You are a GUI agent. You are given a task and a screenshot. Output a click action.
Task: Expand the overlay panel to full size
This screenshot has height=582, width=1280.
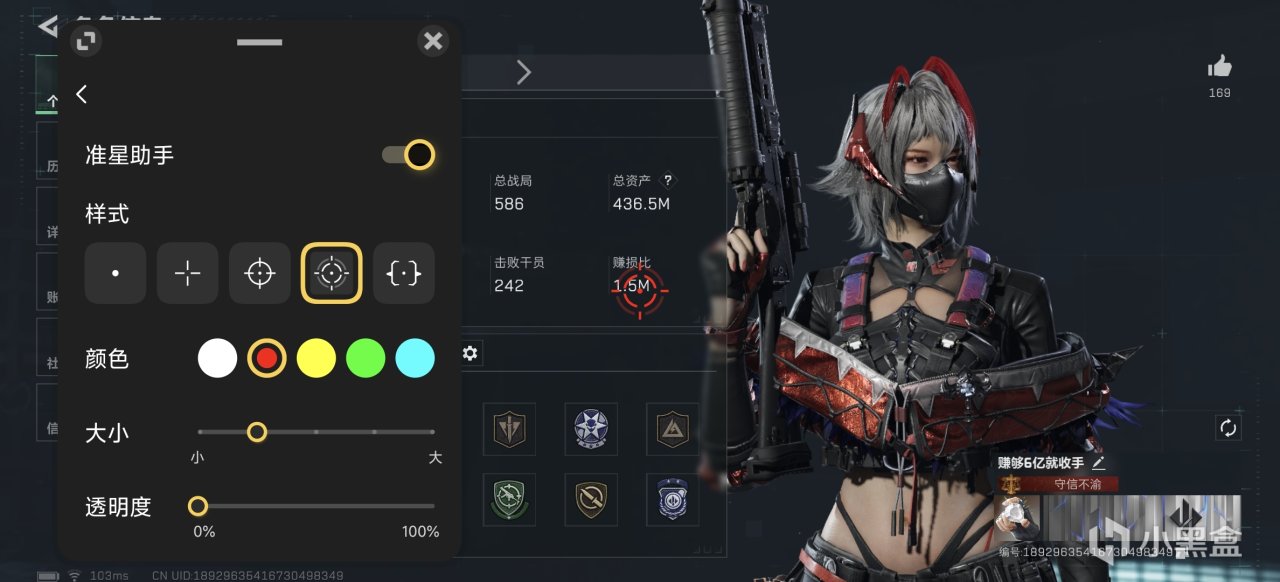click(86, 41)
